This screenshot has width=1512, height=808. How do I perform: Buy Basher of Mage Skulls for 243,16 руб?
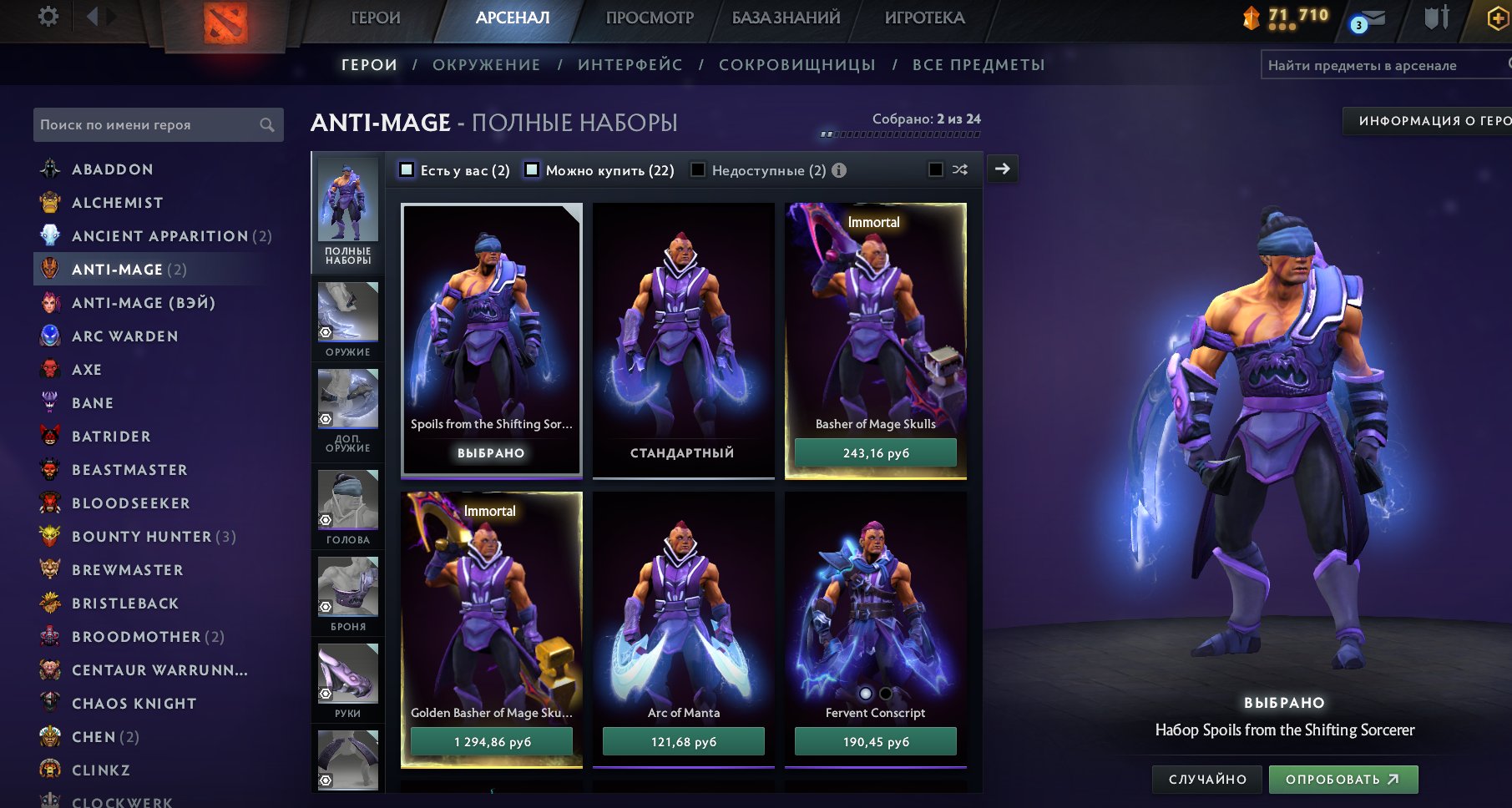pyautogui.click(x=875, y=453)
